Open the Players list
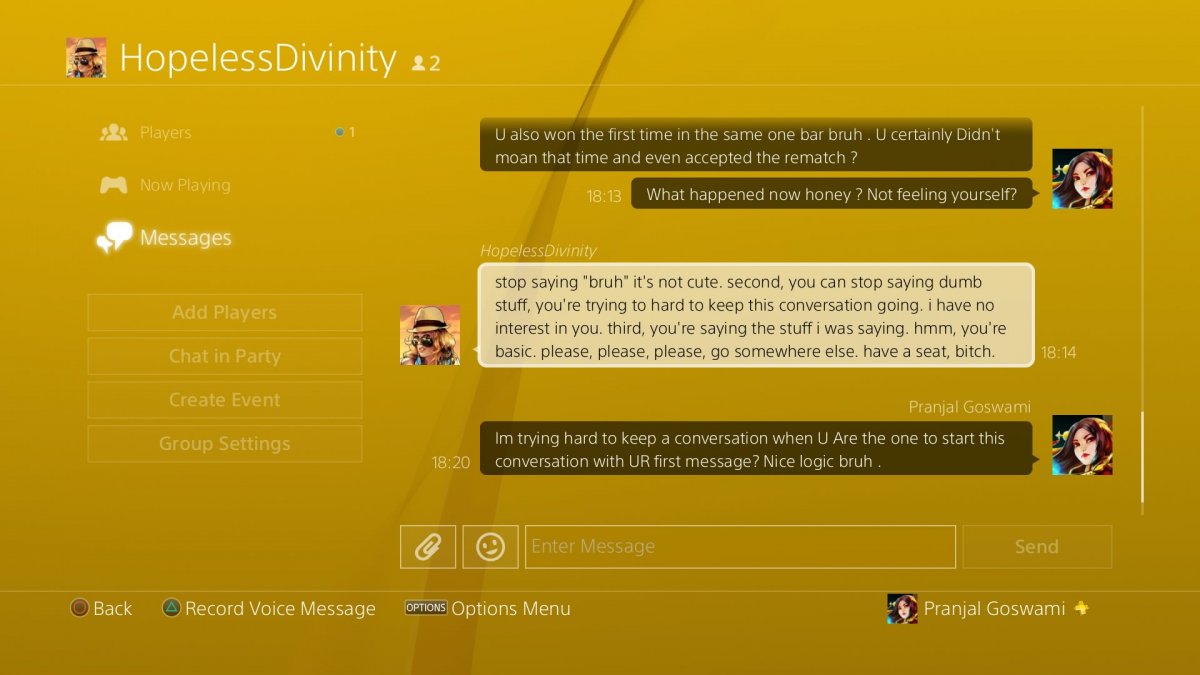This screenshot has height=675, width=1200. 165,133
